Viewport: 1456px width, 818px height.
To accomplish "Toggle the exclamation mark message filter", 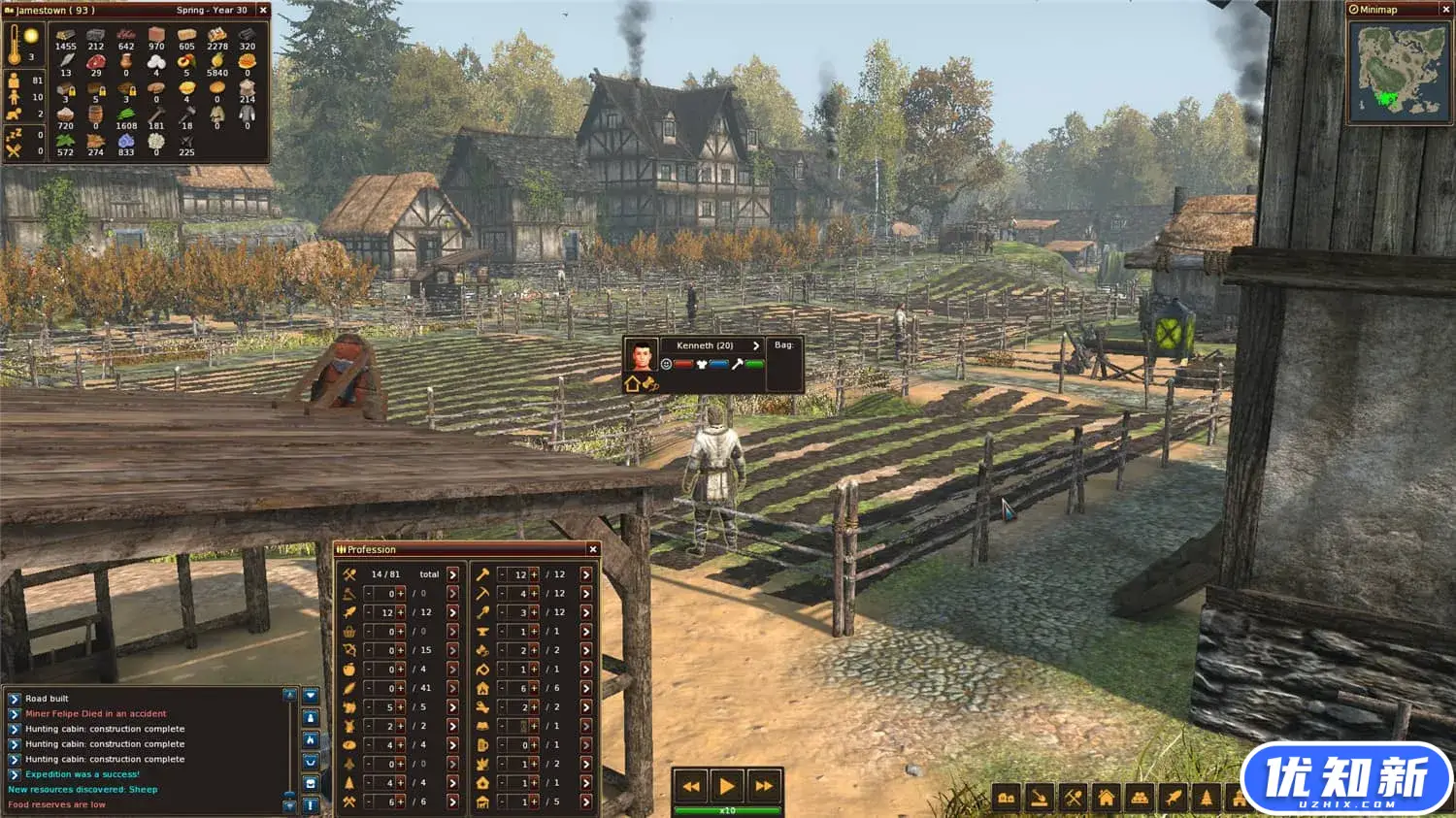I will point(311,804).
